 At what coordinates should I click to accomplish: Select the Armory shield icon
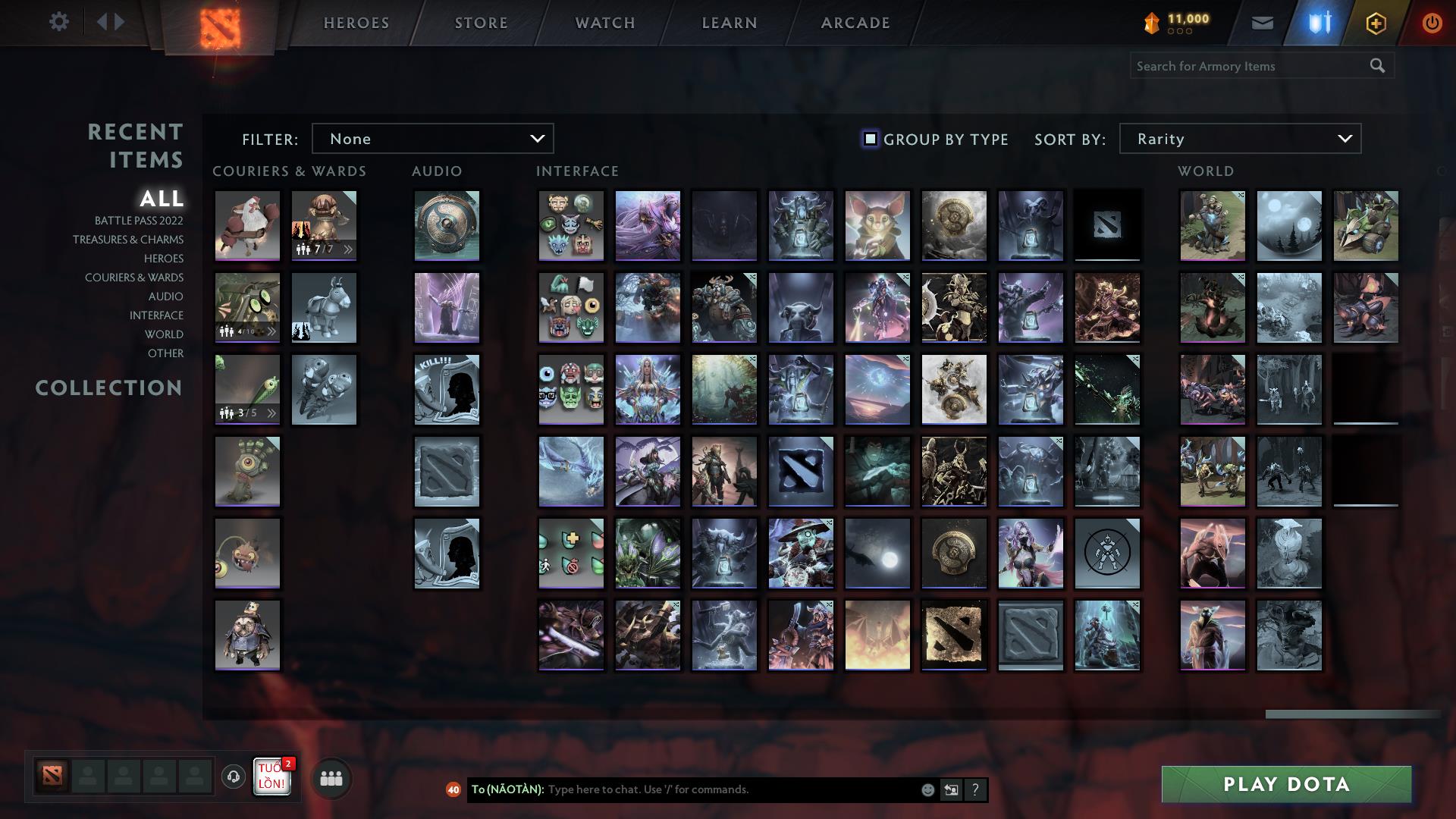point(1319,22)
